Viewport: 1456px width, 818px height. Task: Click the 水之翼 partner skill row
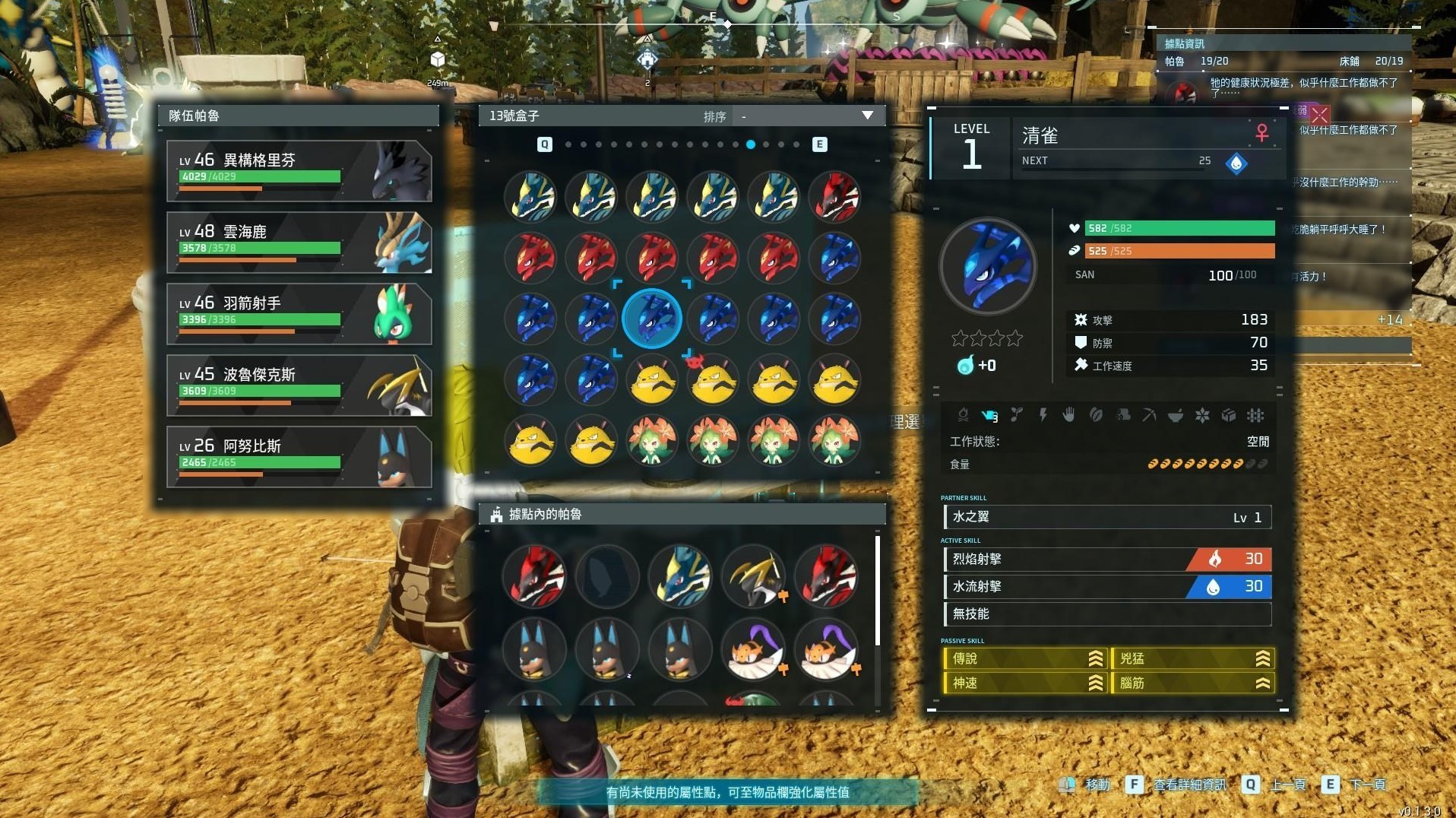point(1106,517)
